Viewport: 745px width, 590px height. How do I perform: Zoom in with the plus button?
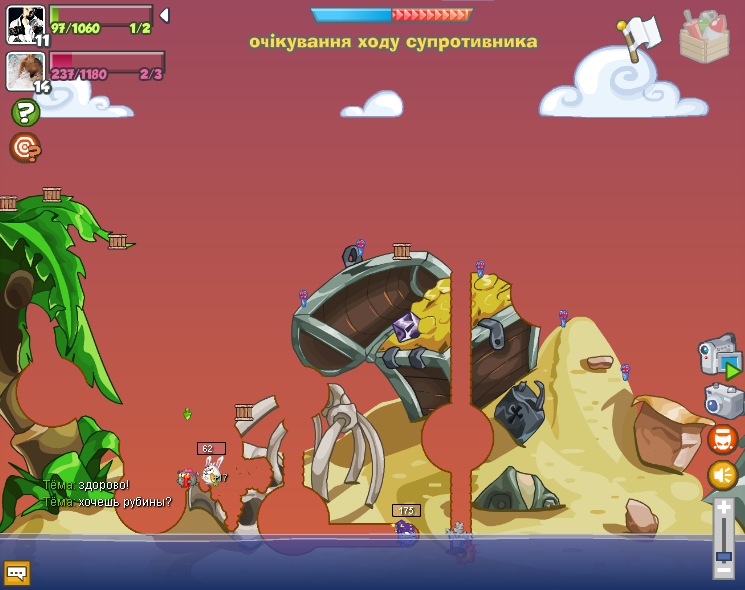(x=723, y=508)
